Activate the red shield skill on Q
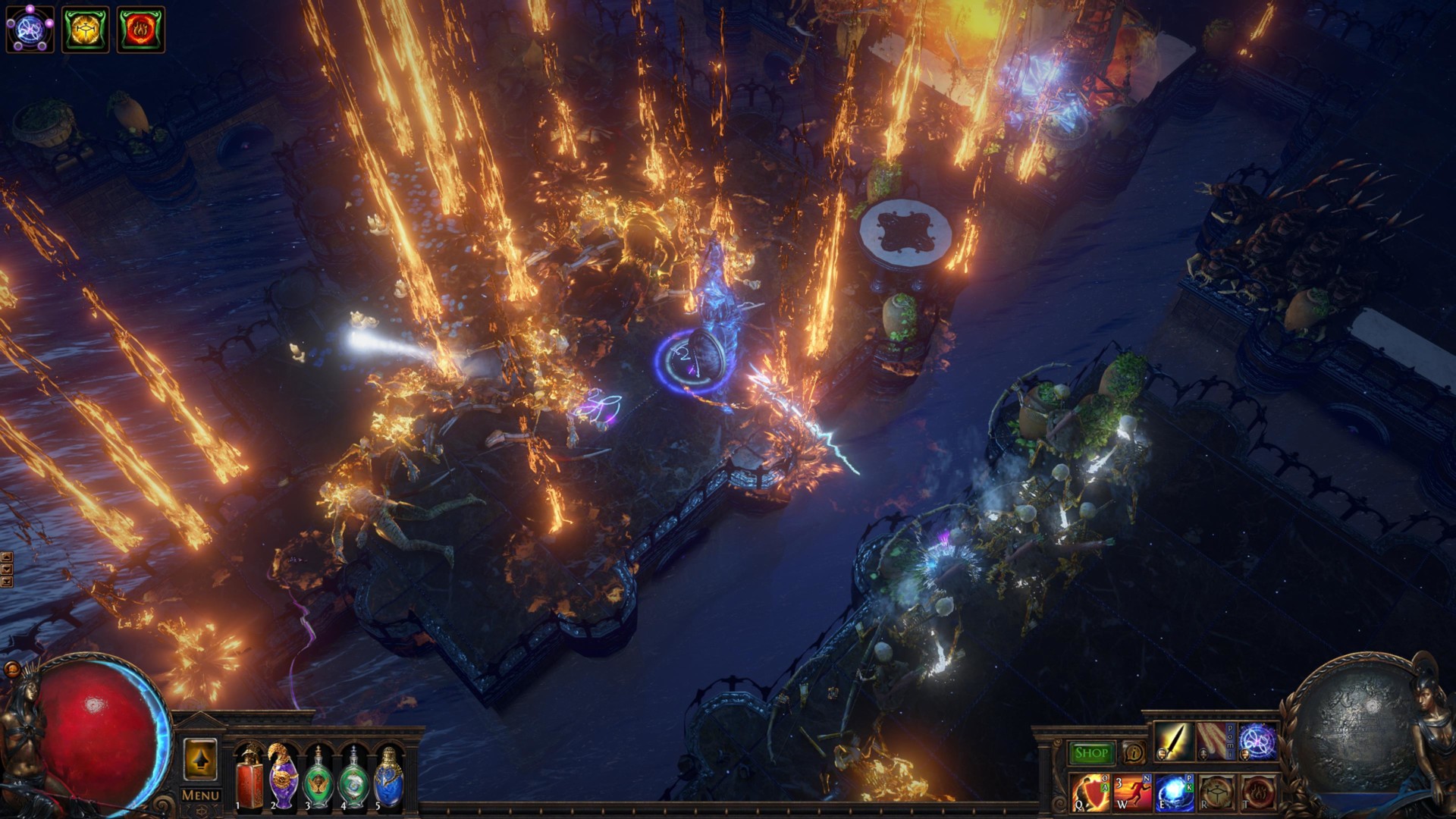 point(1090,792)
